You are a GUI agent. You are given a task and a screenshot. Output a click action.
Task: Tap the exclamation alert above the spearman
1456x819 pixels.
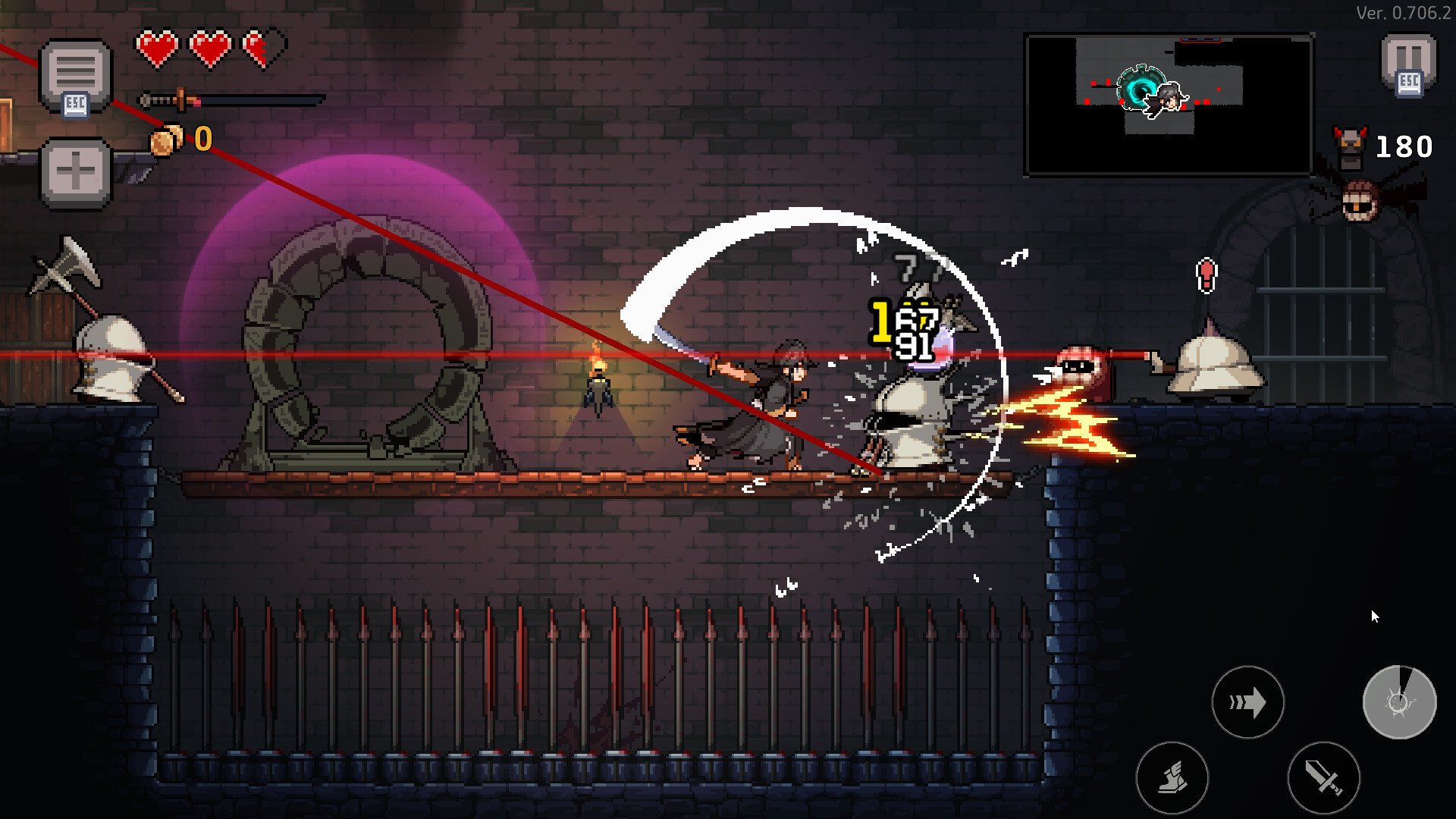(x=1205, y=275)
